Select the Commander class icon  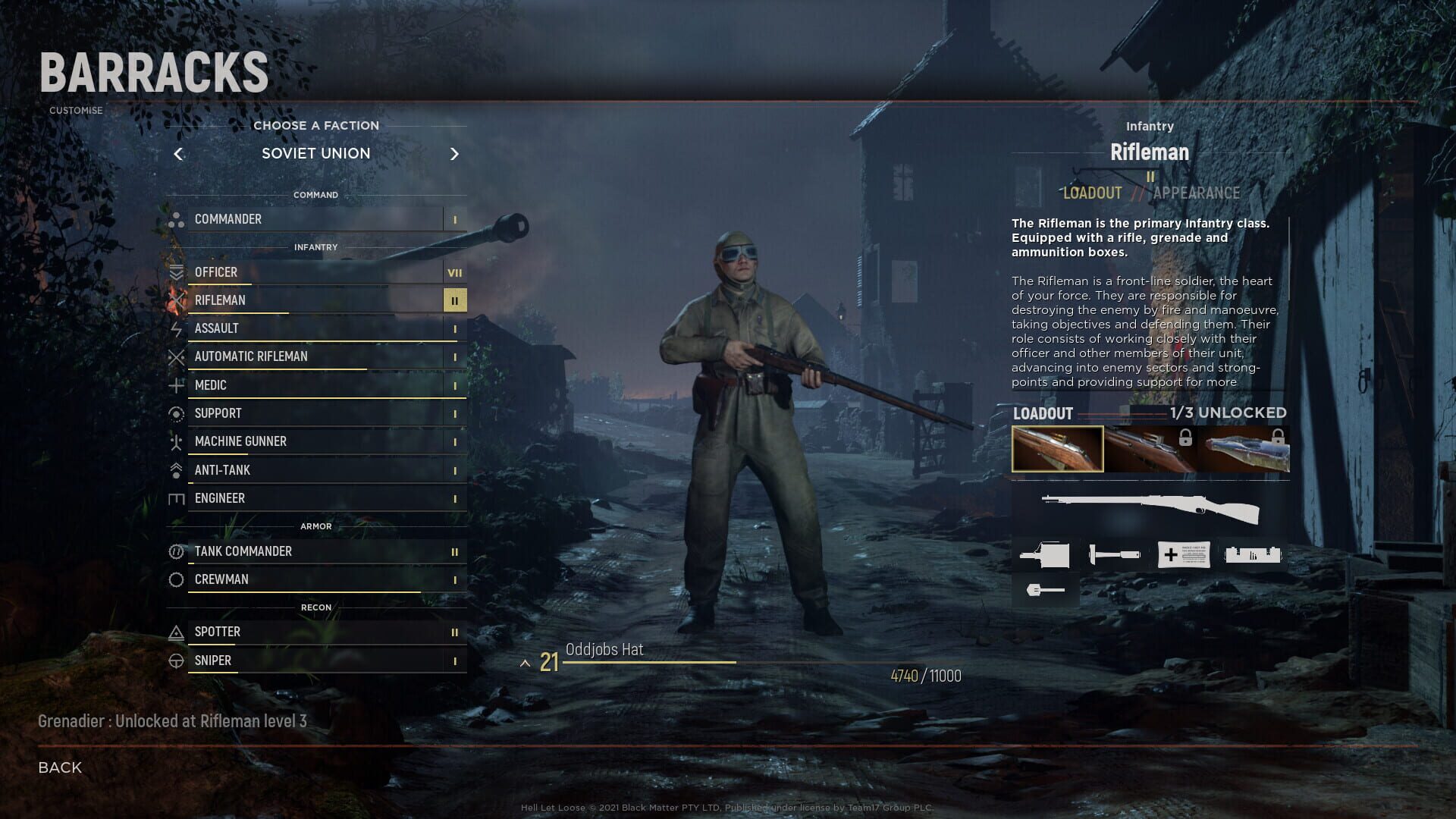click(177, 219)
